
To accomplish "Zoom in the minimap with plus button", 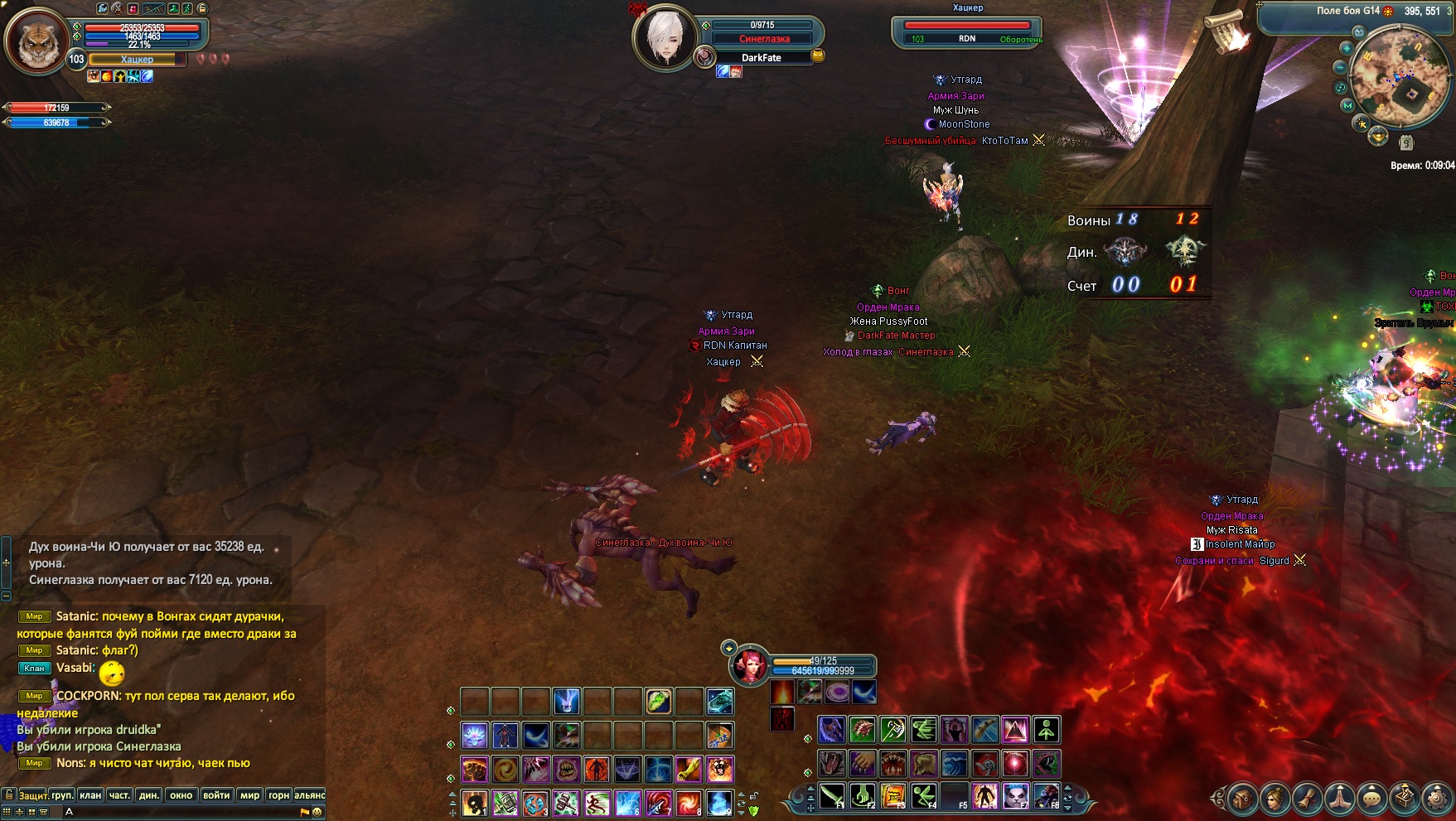I will click(x=1346, y=48).
